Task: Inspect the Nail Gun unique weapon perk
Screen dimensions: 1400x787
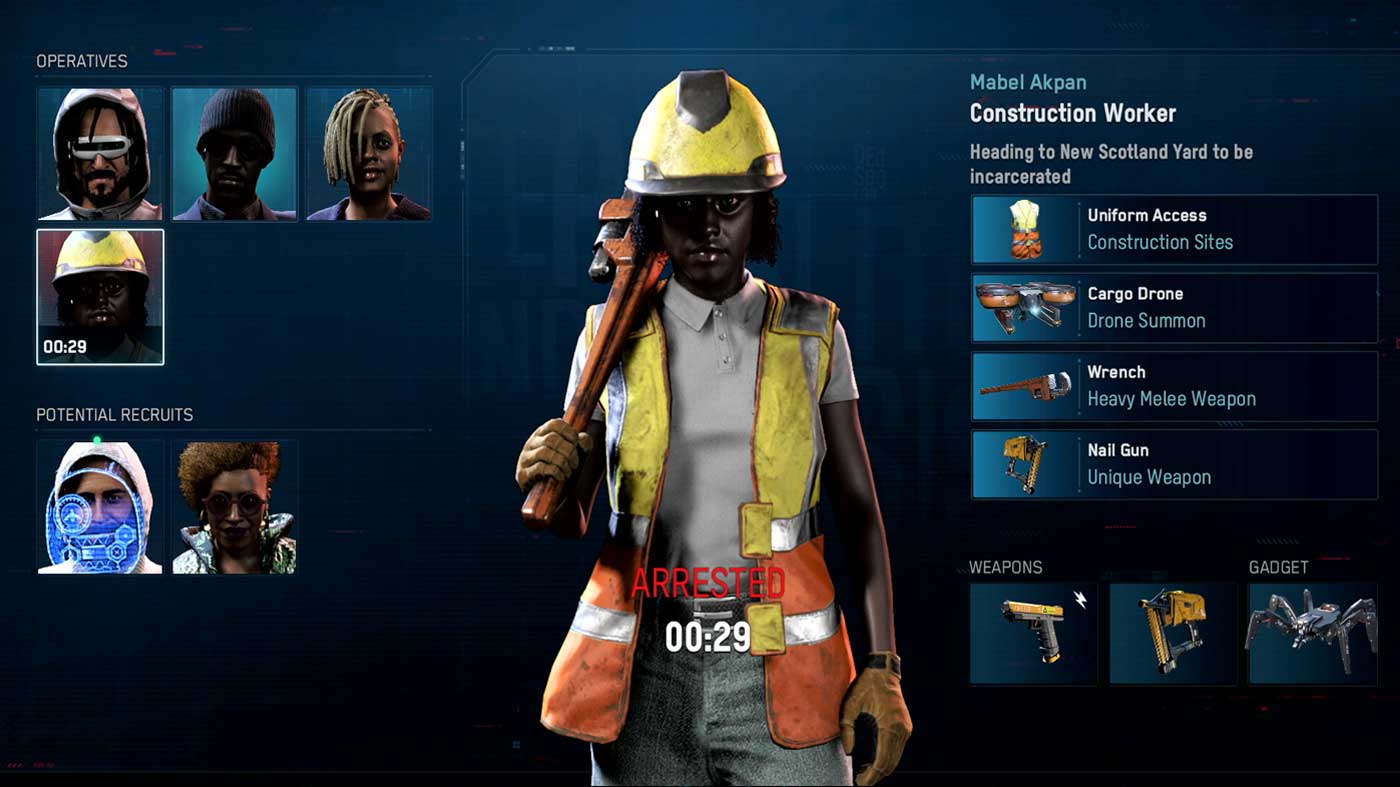Action: tap(1174, 464)
